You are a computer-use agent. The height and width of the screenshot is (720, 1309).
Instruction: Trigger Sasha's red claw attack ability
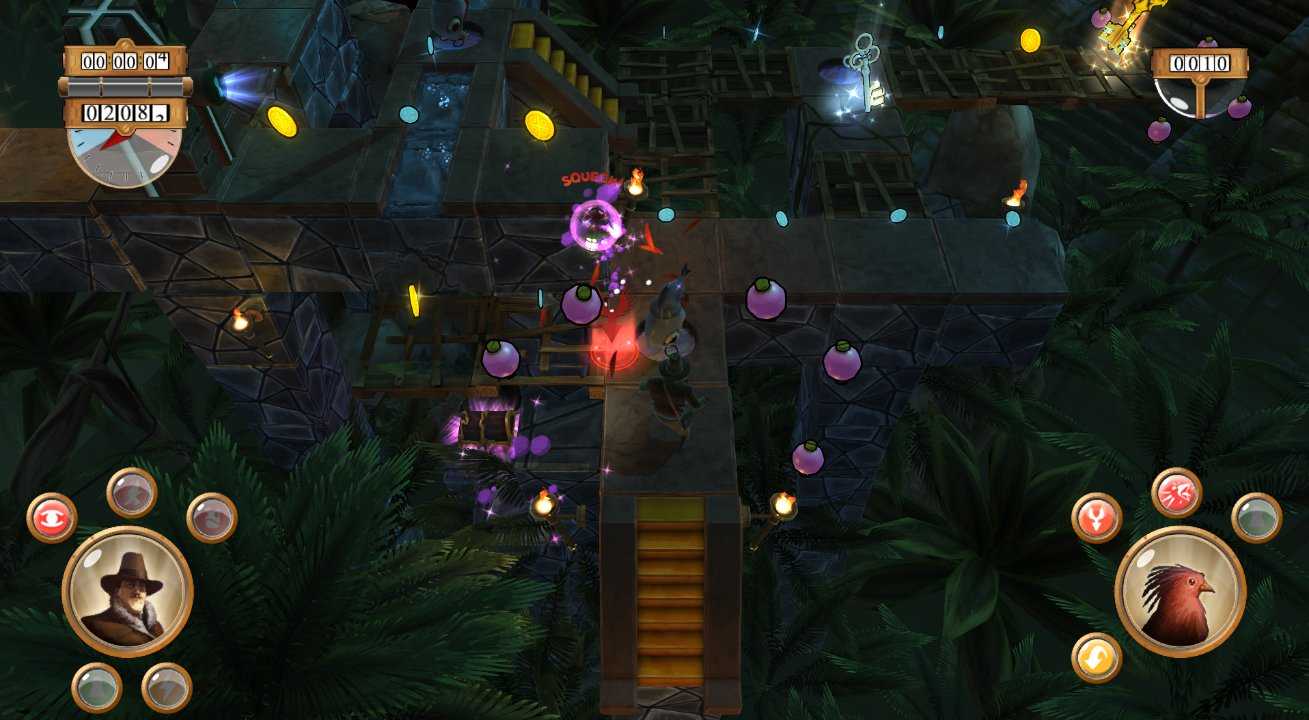click(x=1176, y=491)
